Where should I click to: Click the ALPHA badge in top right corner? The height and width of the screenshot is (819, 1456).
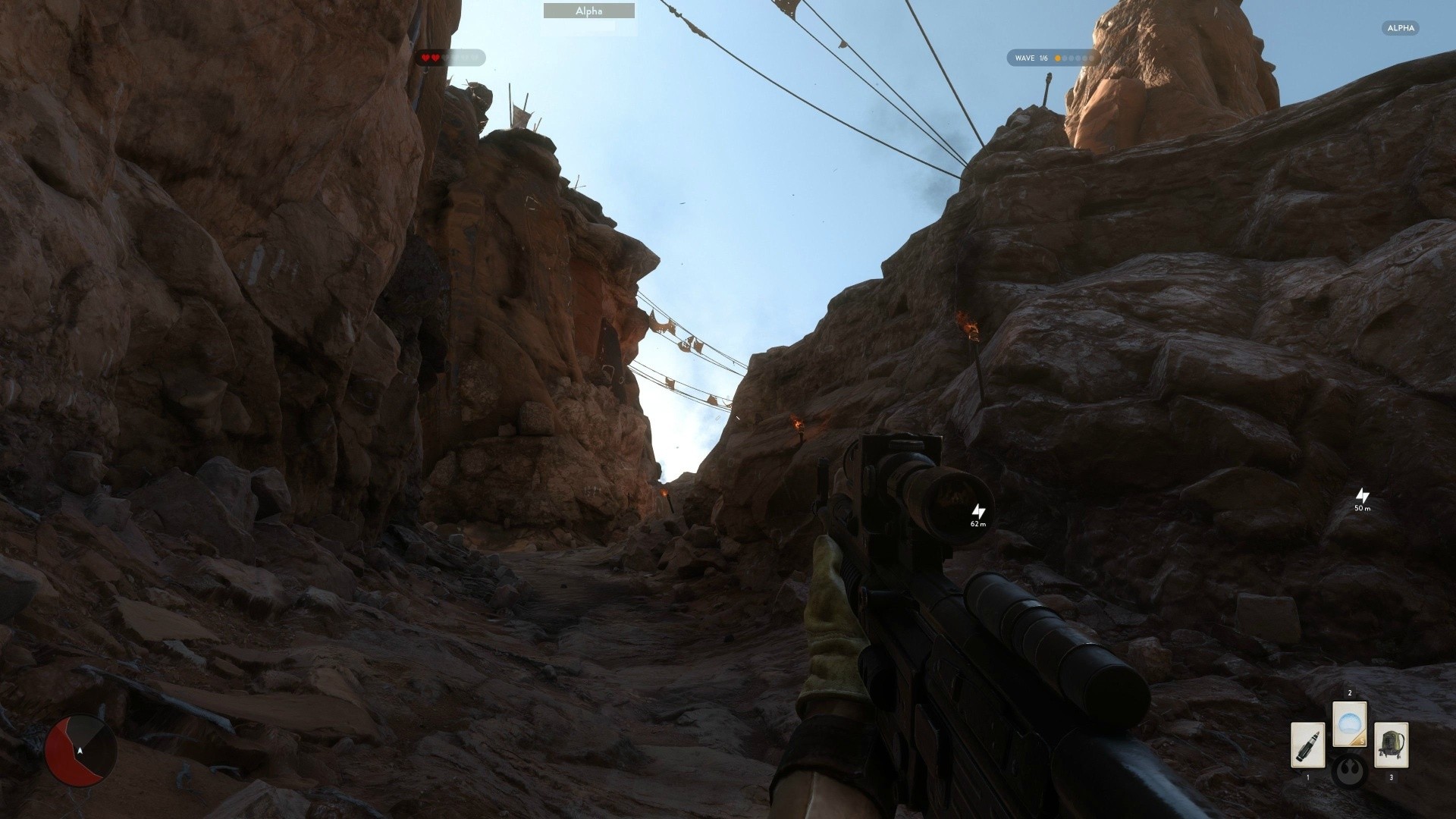click(1399, 28)
